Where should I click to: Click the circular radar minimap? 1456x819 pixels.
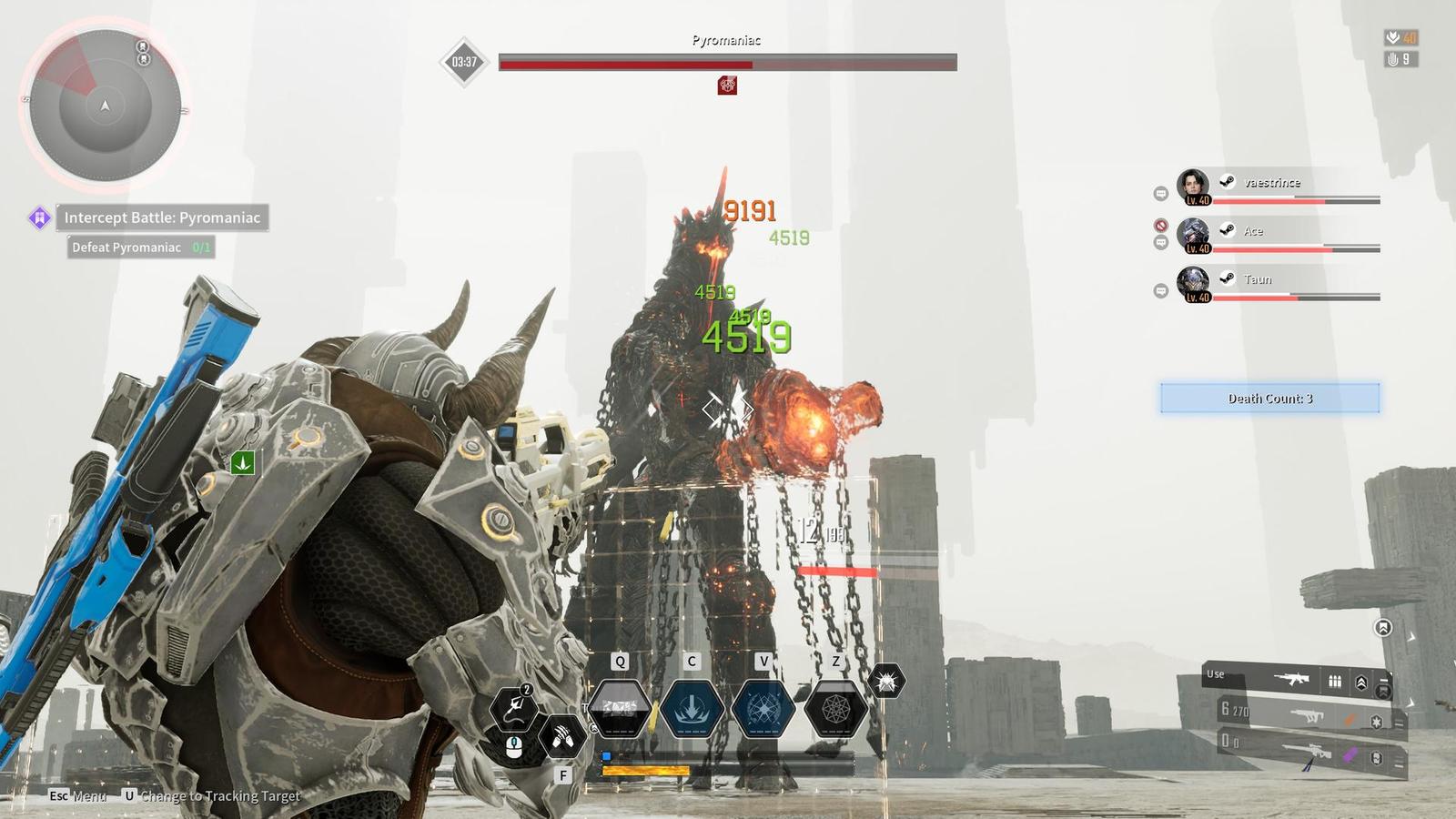pyautogui.click(x=105, y=105)
